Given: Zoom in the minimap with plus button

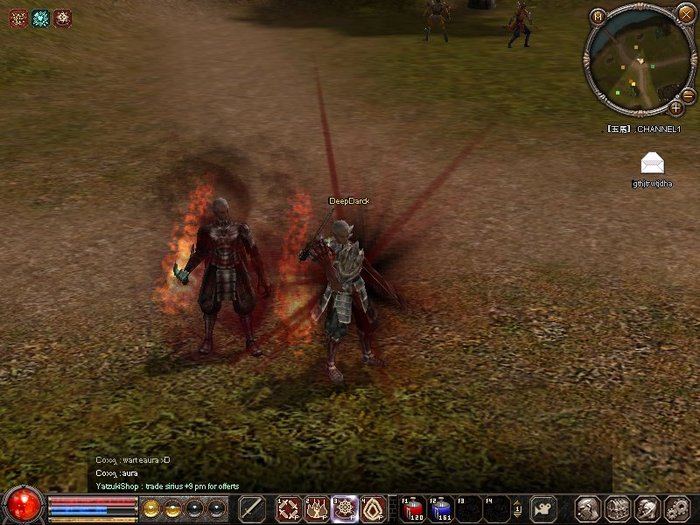Looking at the screenshot, I should tap(677, 107).
